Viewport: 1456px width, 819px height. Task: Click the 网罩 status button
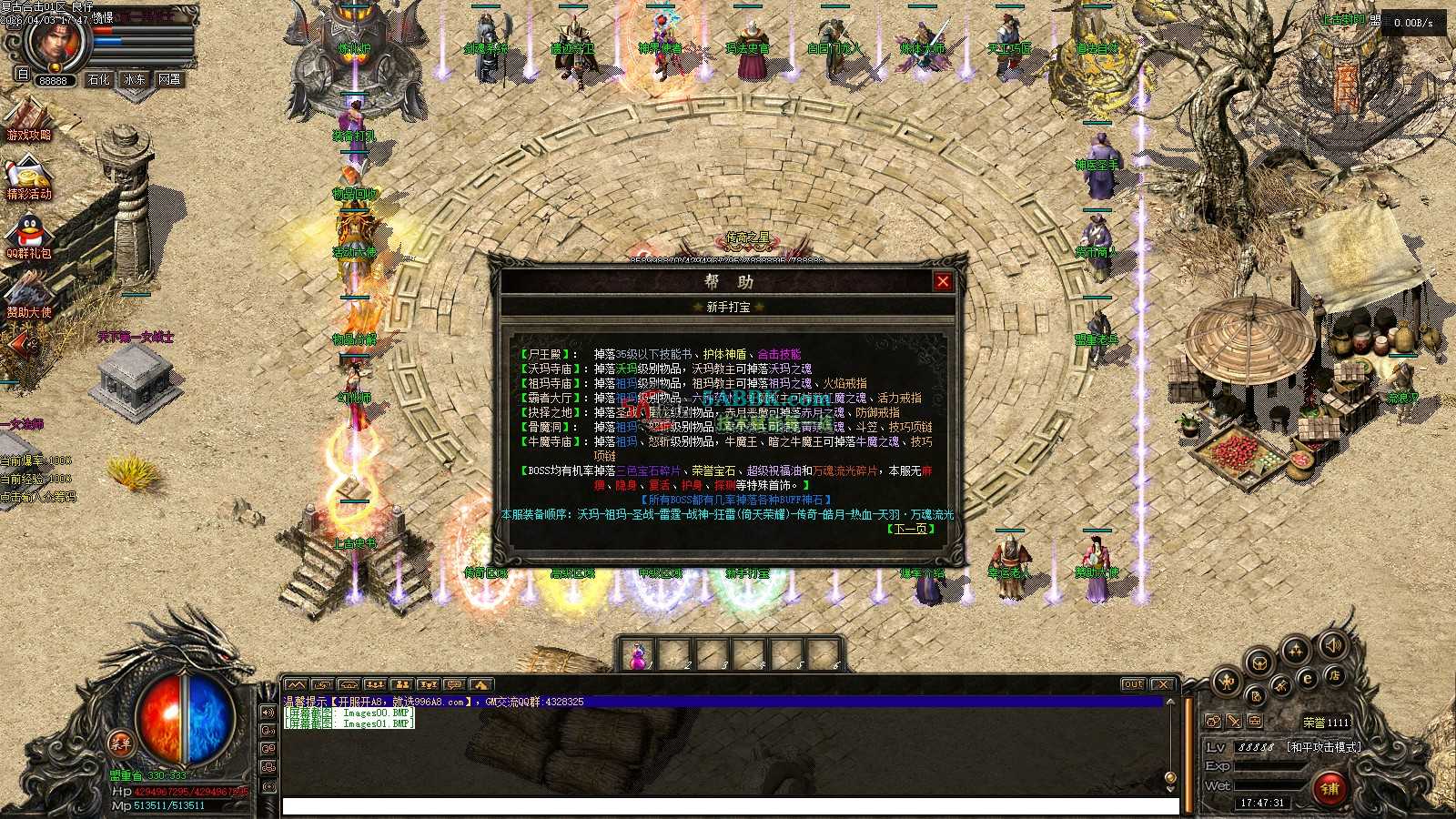[x=169, y=80]
